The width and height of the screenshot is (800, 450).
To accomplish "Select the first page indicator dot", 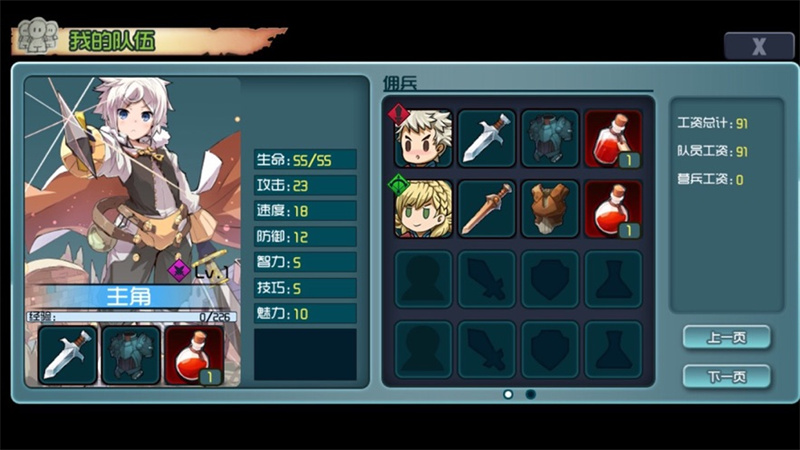I will coord(508,394).
